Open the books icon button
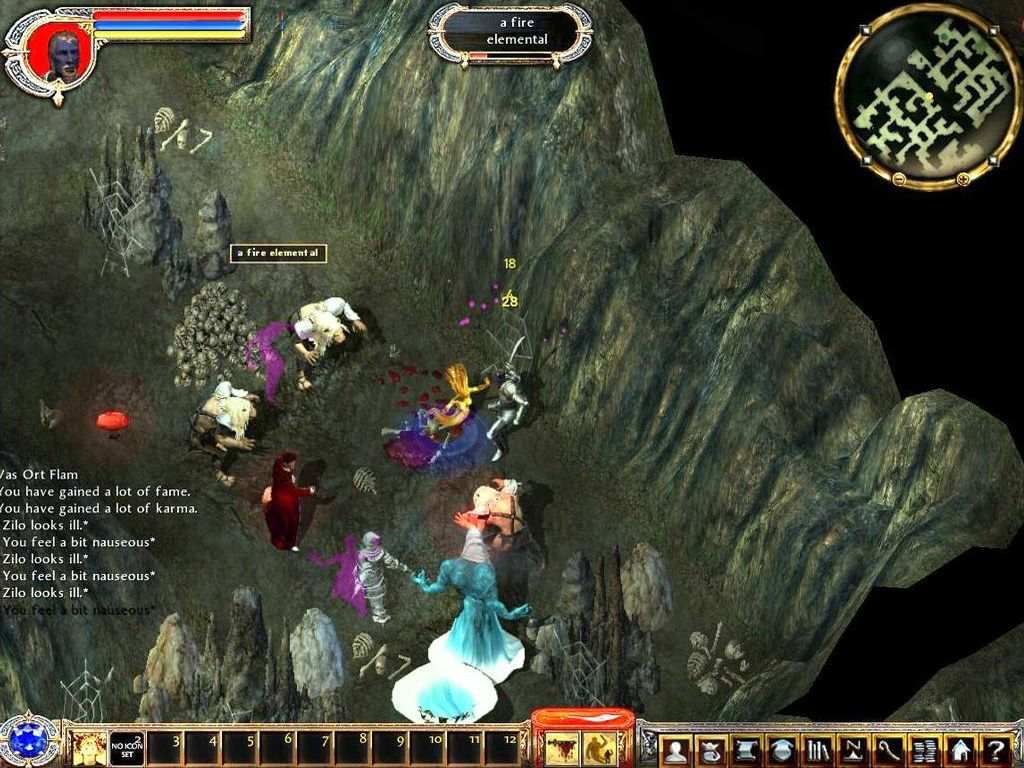The width and height of the screenshot is (1024, 768). coord(818,749)
